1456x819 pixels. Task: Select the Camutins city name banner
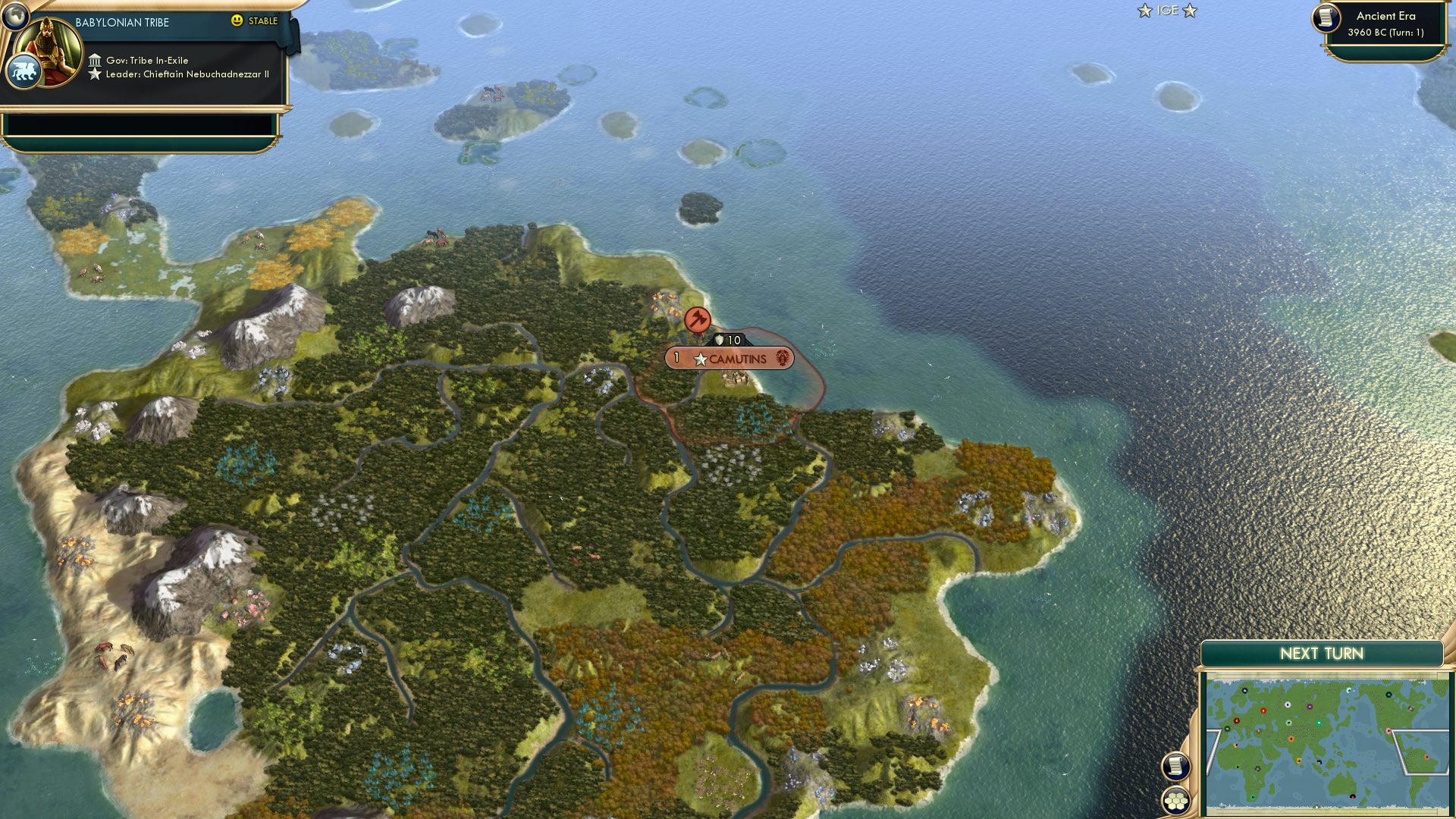pyautogui.click(x=739, y=359)
